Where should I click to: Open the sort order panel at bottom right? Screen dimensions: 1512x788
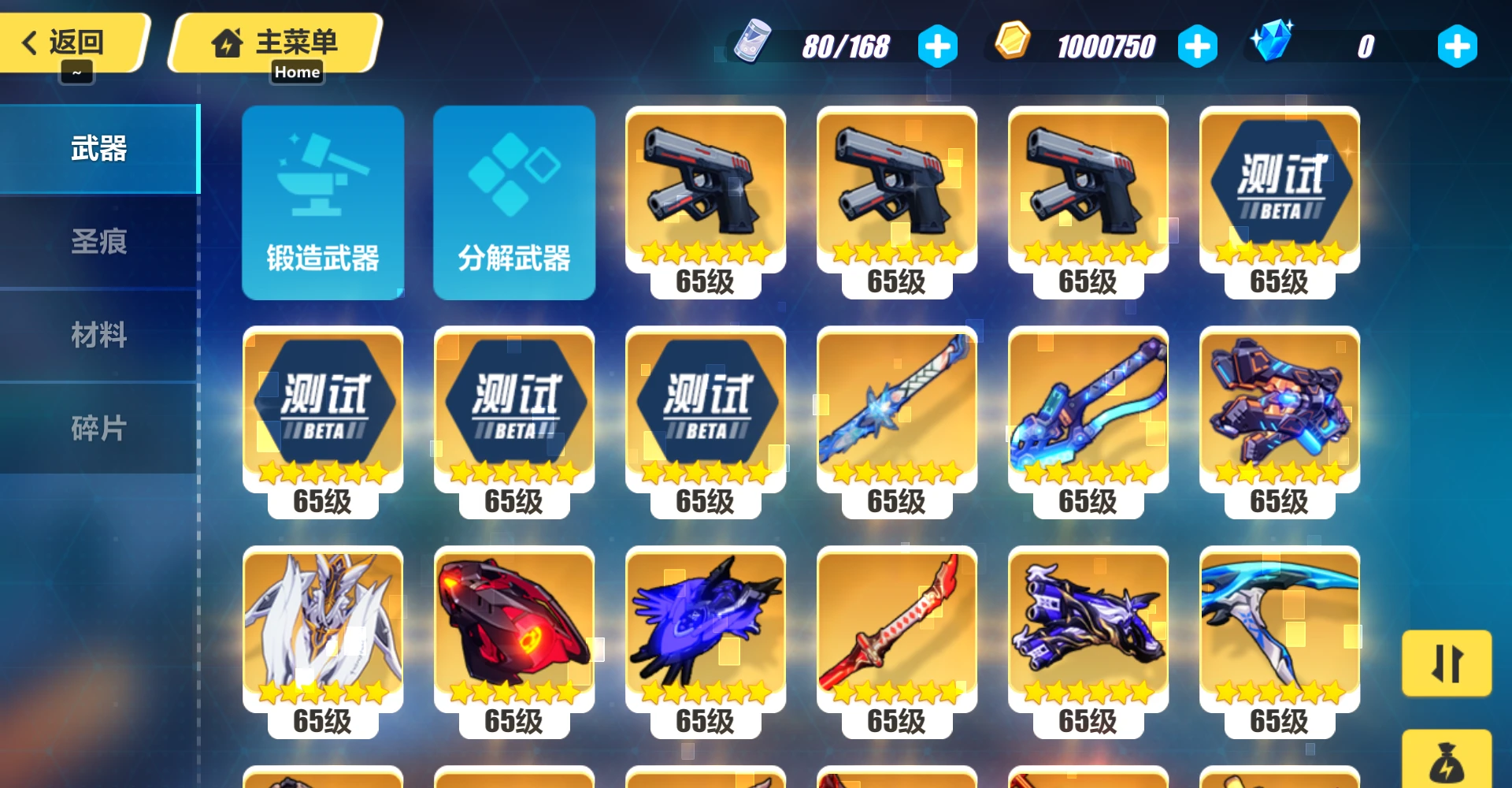tap(1447, 664)
